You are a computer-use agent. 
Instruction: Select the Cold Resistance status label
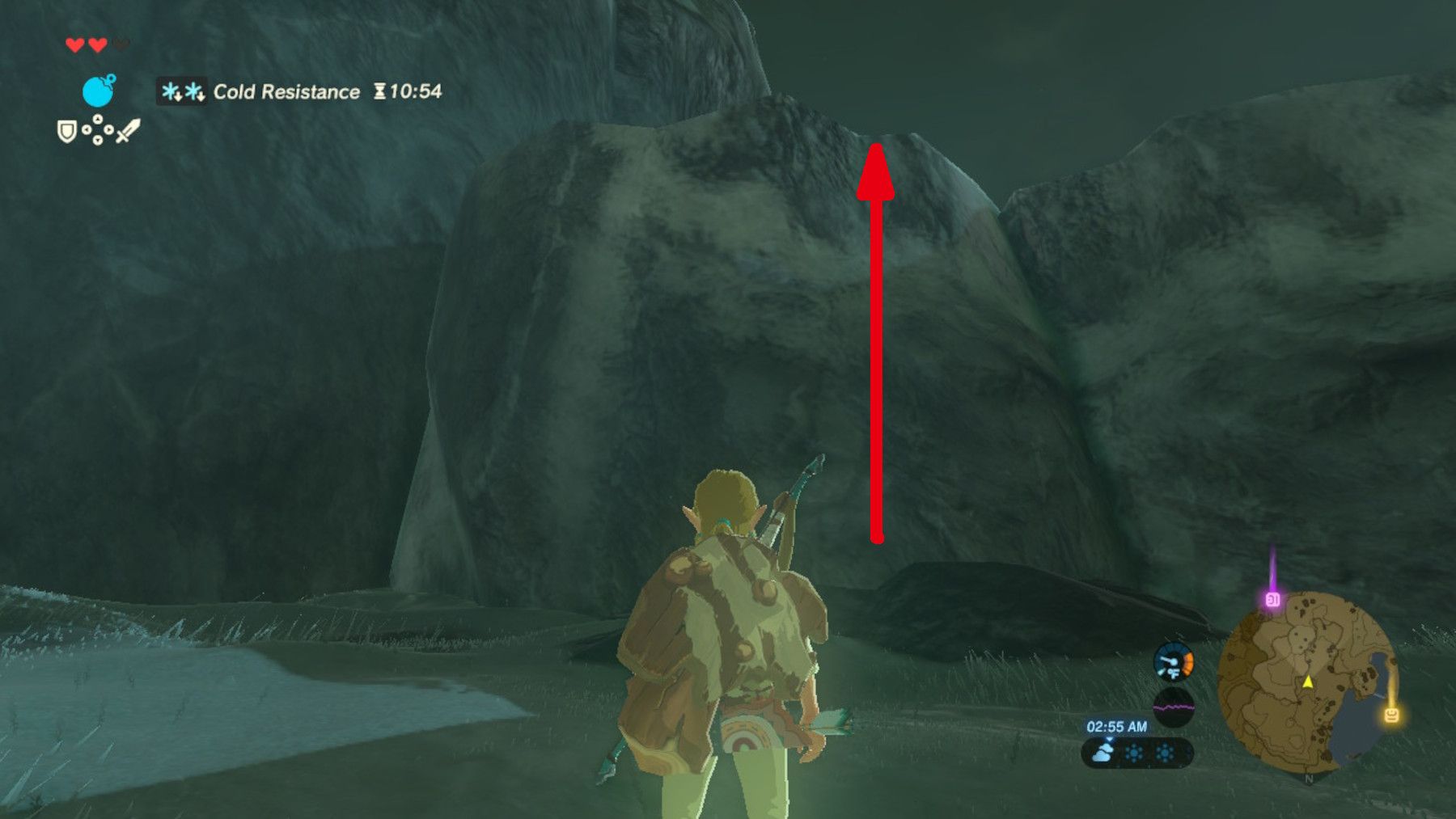pyautogui.click(x=286, y=91)
